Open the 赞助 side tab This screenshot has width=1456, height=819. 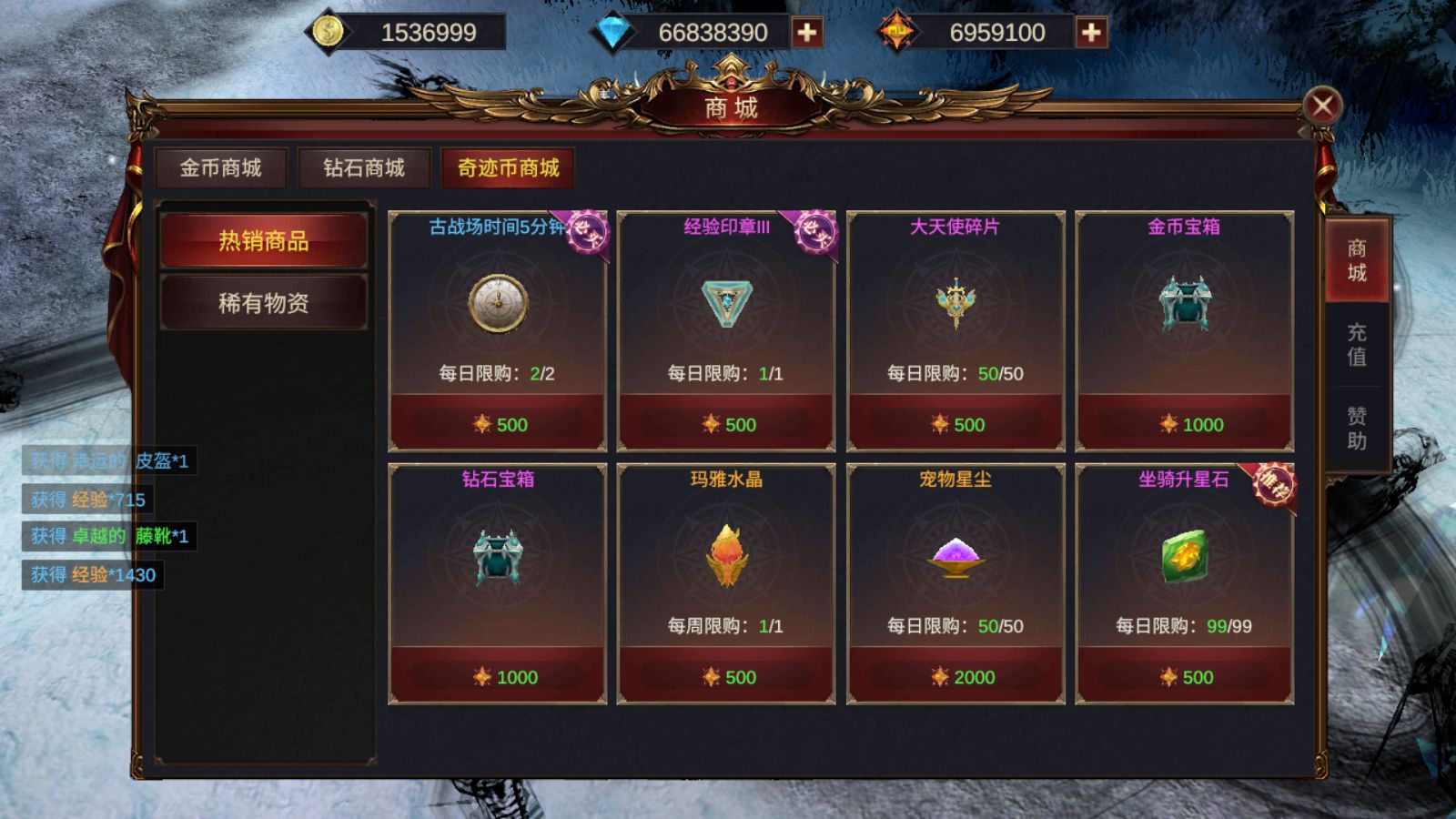coord(1357,429)
